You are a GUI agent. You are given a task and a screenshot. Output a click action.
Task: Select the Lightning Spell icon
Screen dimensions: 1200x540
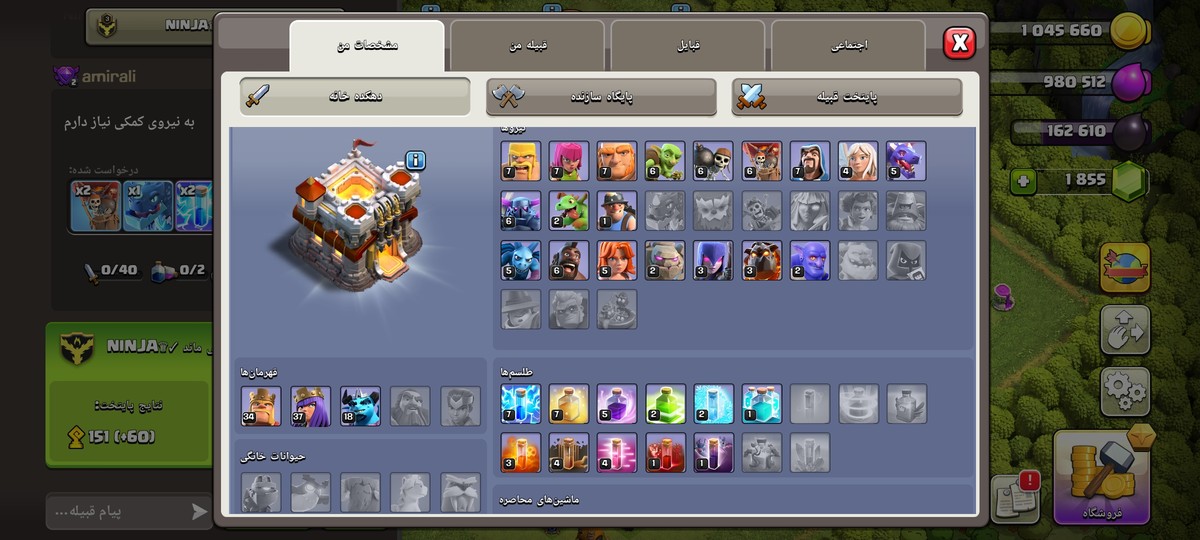coord(520,404)
